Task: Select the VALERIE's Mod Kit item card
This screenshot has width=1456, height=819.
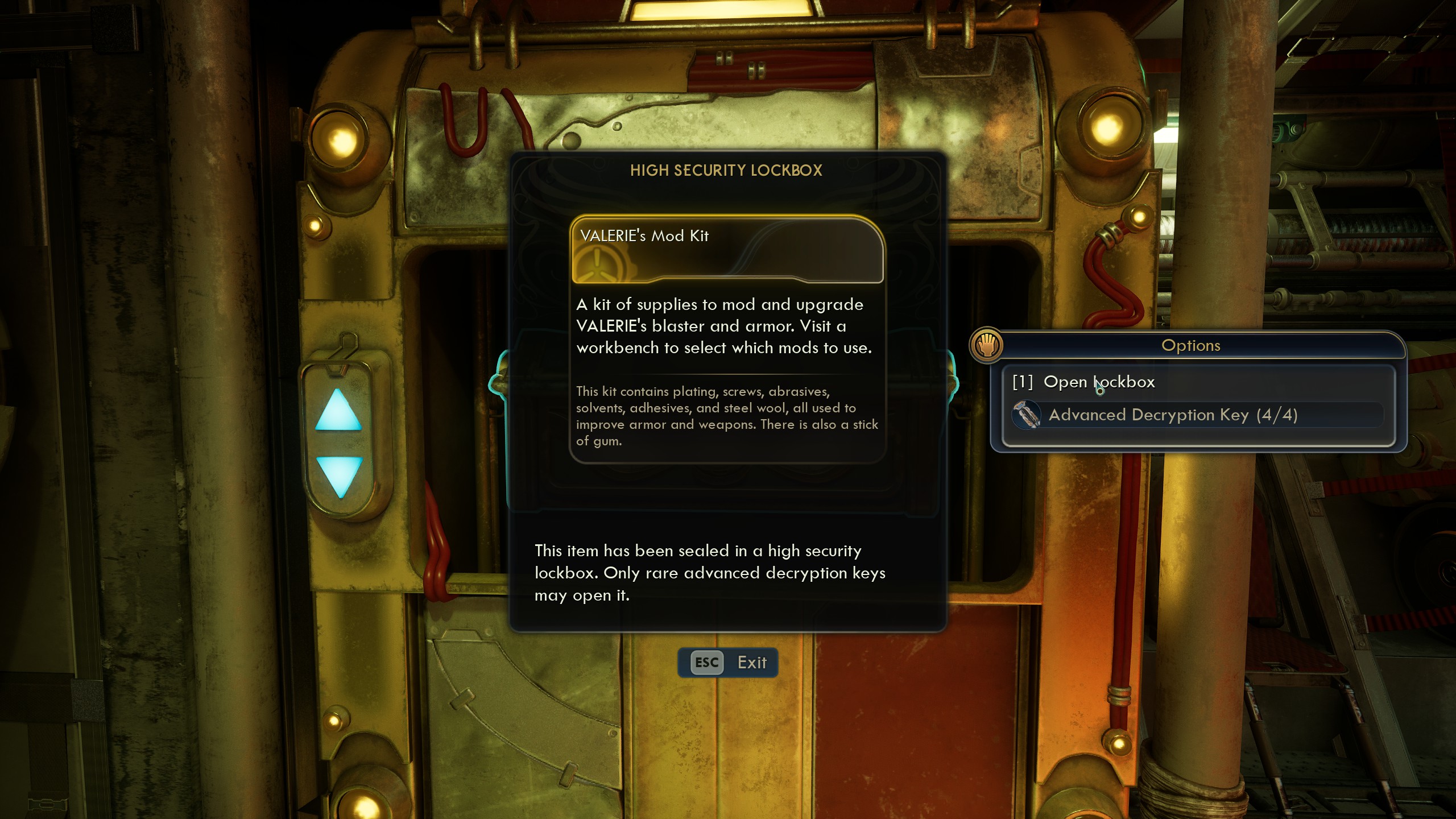Action: [727, 250]
